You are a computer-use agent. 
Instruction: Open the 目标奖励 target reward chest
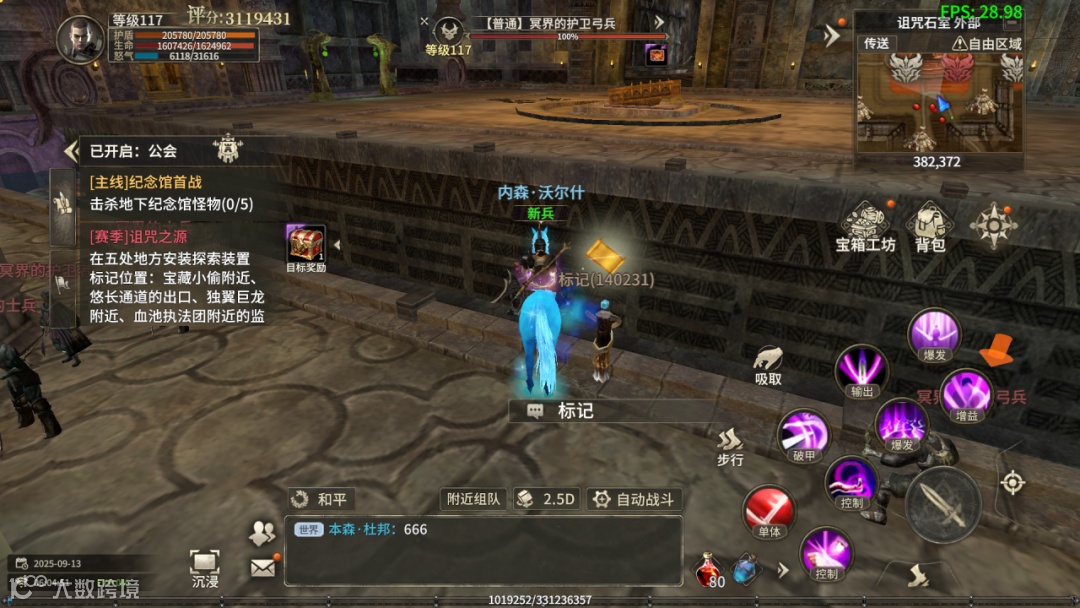coord(306,246)
